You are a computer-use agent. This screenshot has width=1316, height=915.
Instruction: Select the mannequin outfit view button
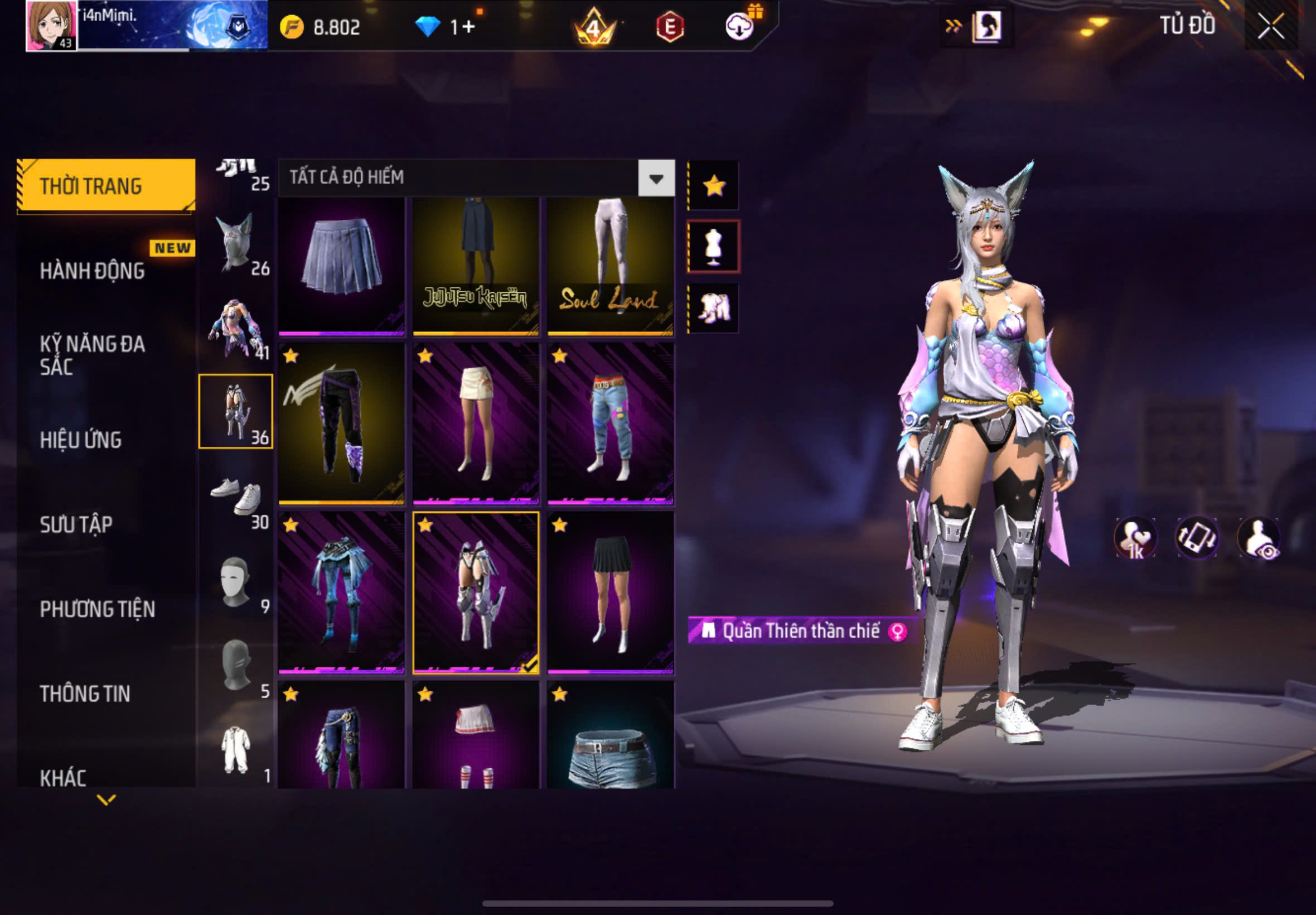(x=713, y=247)
